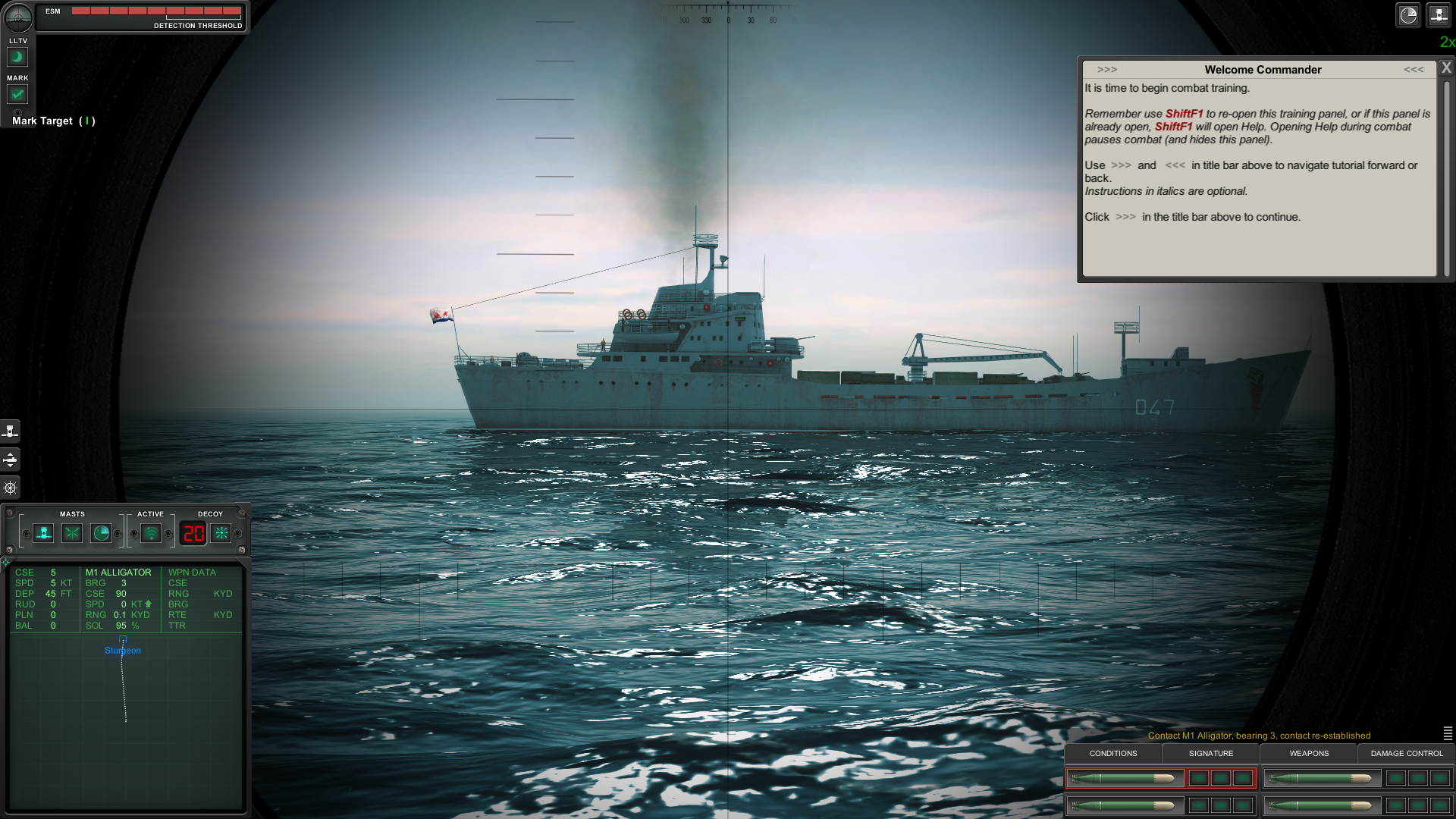Open the depth control submarine arrows icon

11,460
